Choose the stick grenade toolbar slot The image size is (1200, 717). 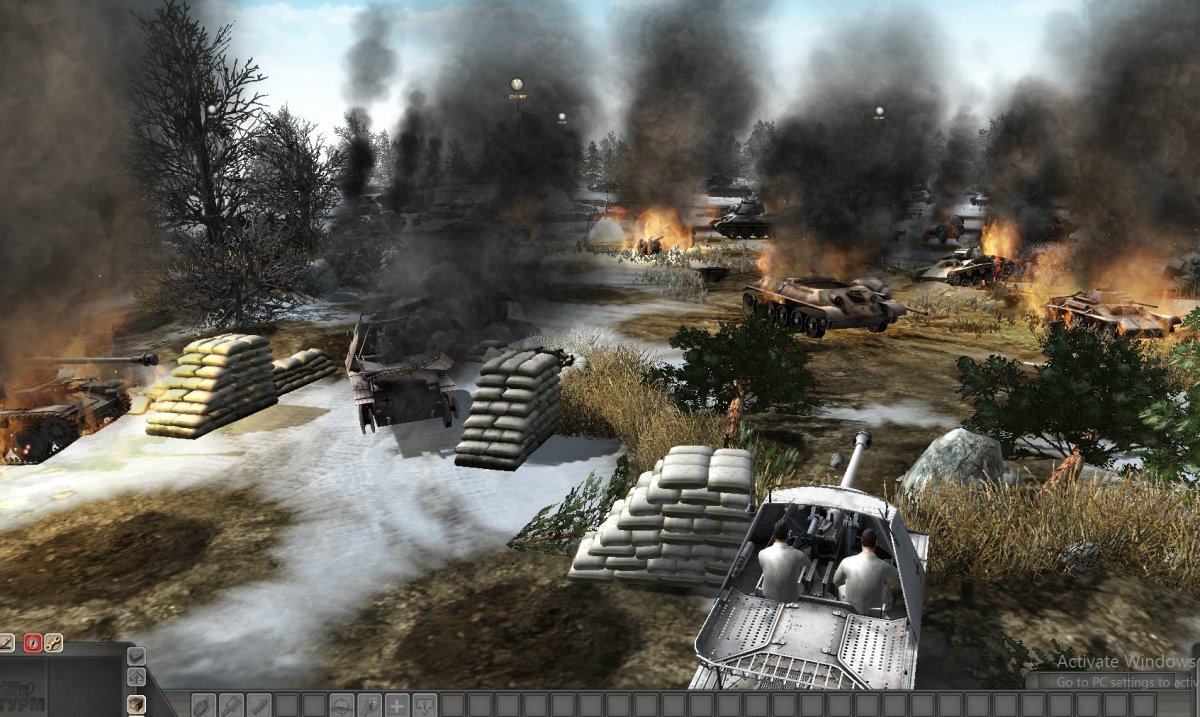point(231,704)
